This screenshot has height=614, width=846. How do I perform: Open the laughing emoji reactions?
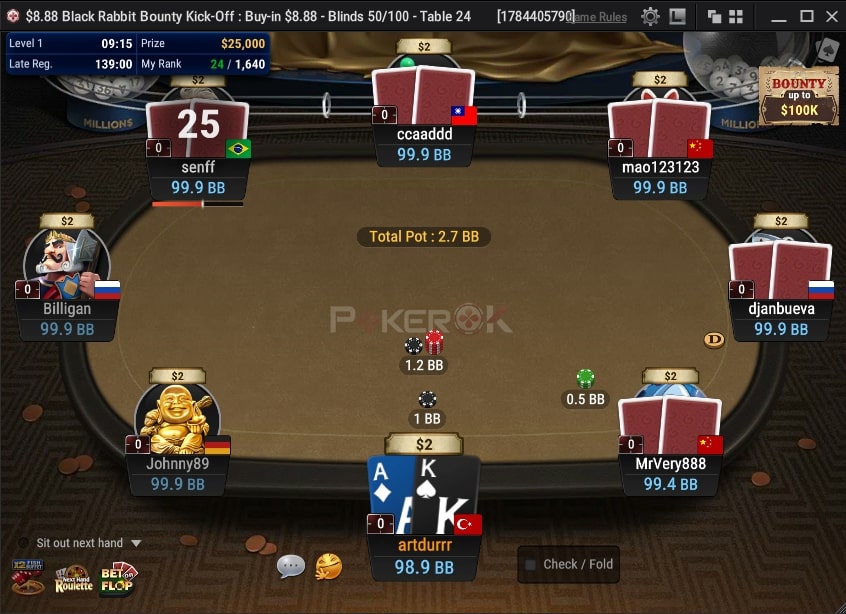327,567
